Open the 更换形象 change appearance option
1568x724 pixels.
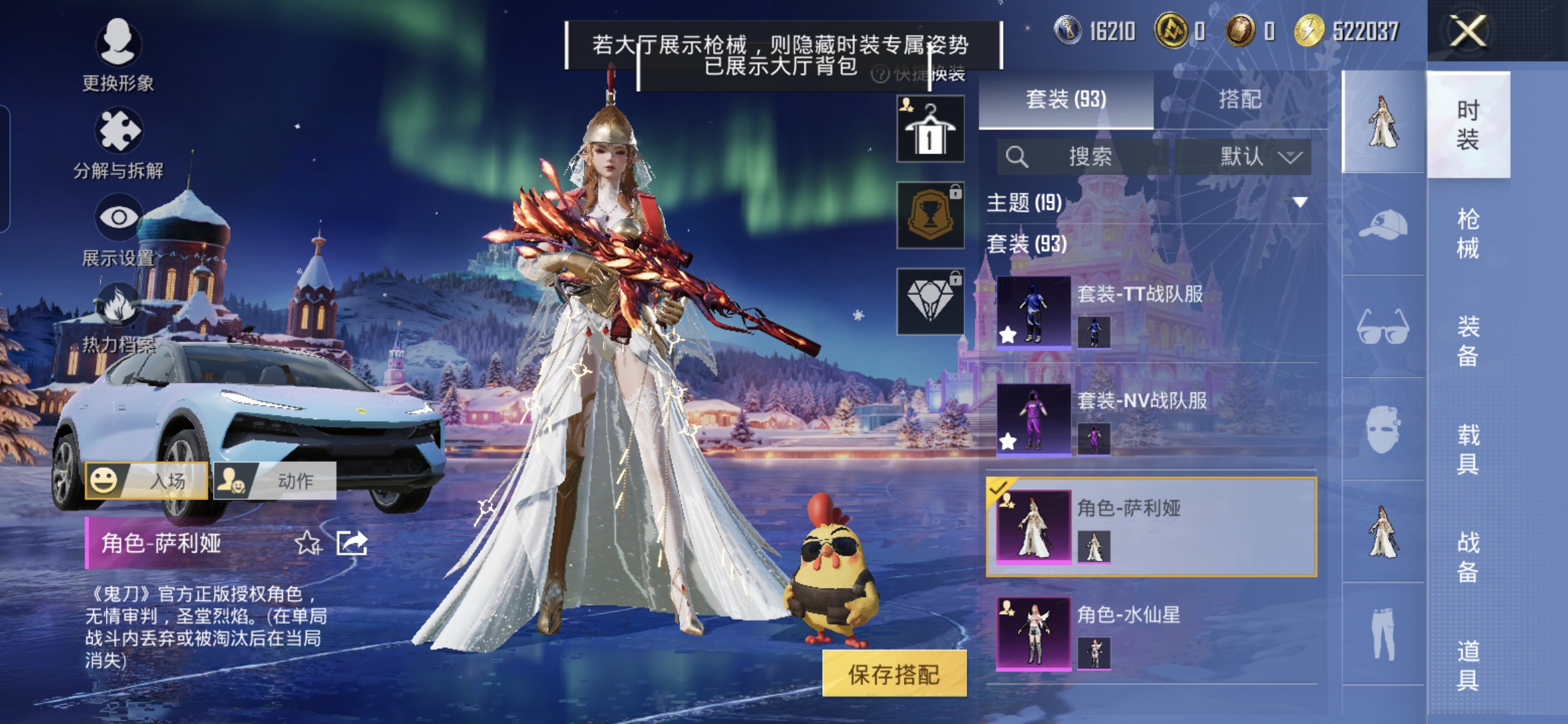[118, 54]
